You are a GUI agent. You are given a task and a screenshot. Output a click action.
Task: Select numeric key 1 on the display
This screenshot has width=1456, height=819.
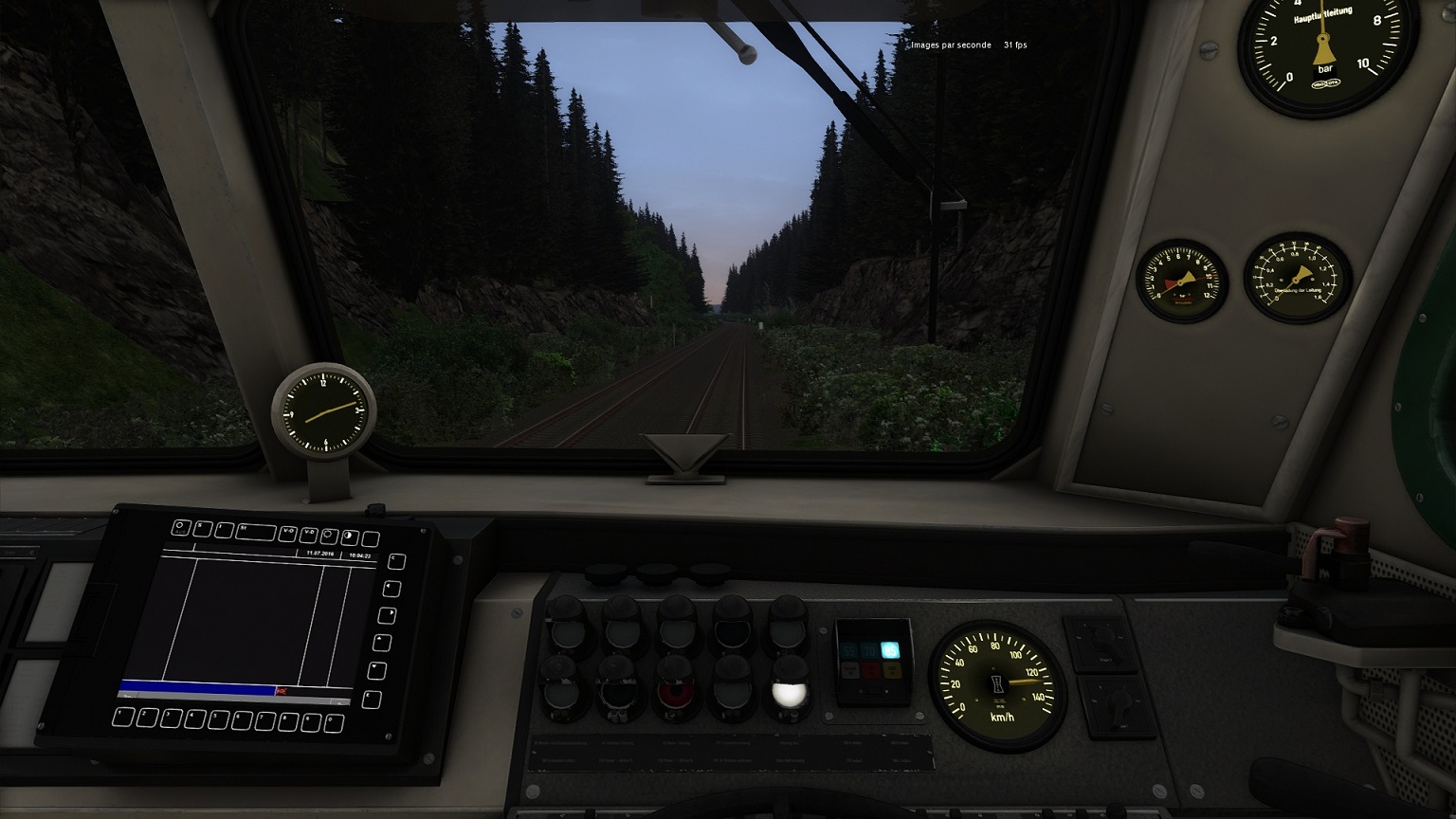pos(123,718)
